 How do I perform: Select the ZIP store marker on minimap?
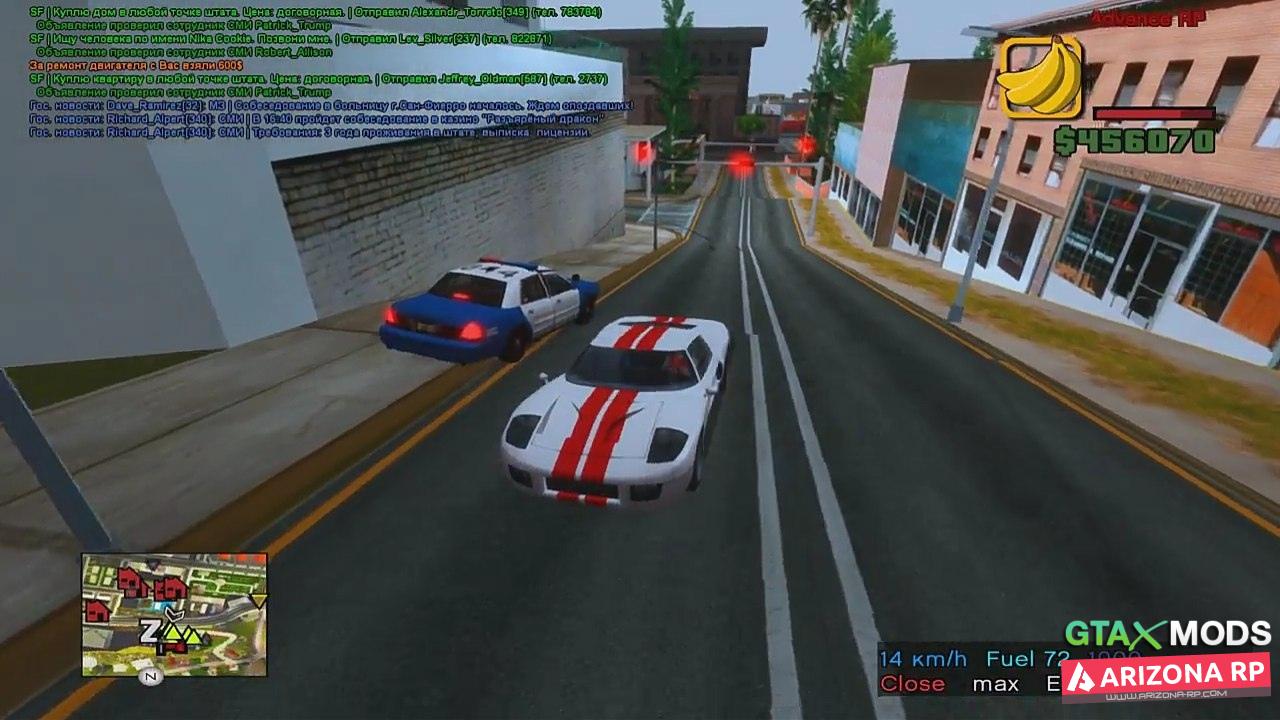click(149, 631)
